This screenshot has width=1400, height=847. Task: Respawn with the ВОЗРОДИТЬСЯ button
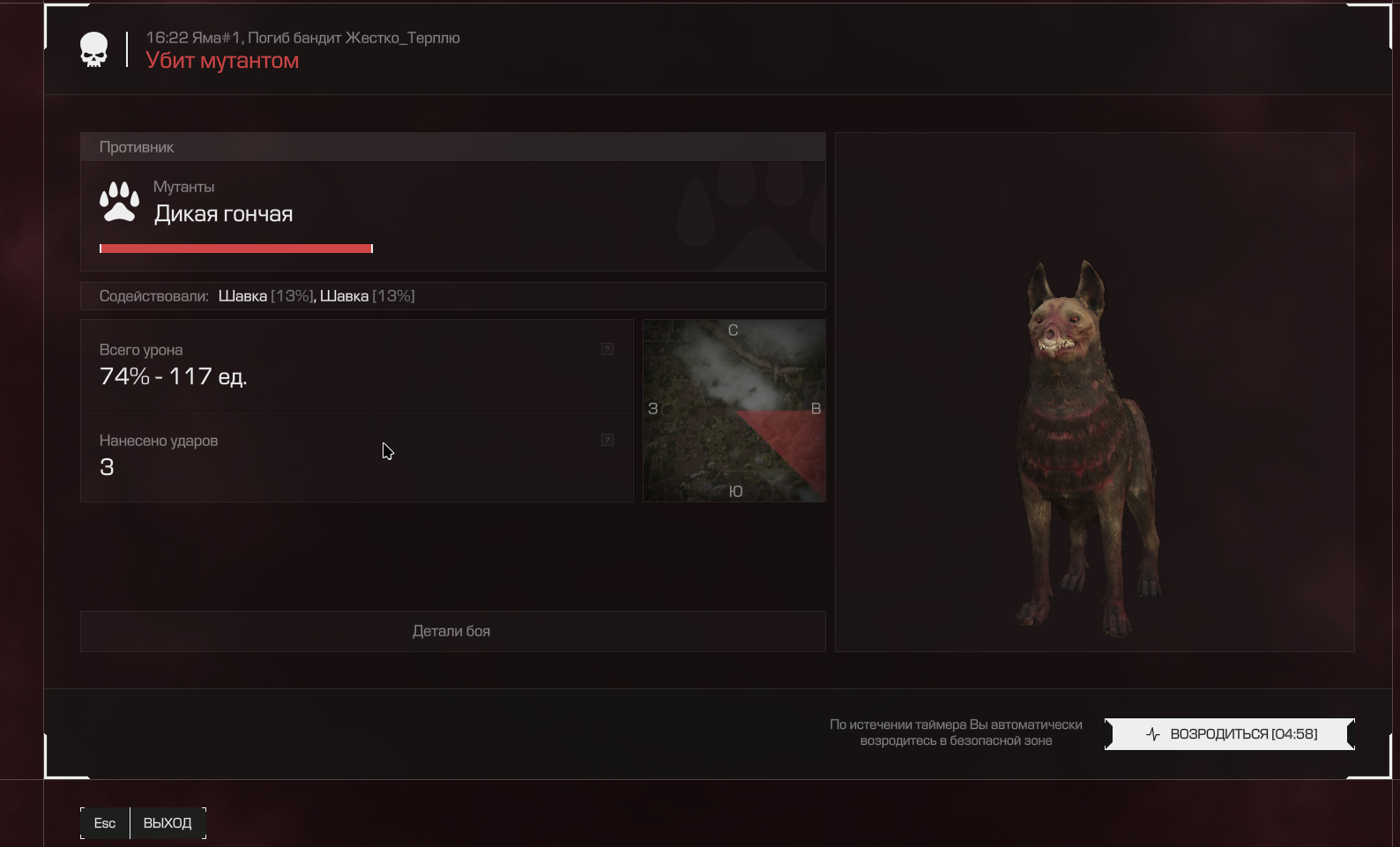coord(1229,734)
